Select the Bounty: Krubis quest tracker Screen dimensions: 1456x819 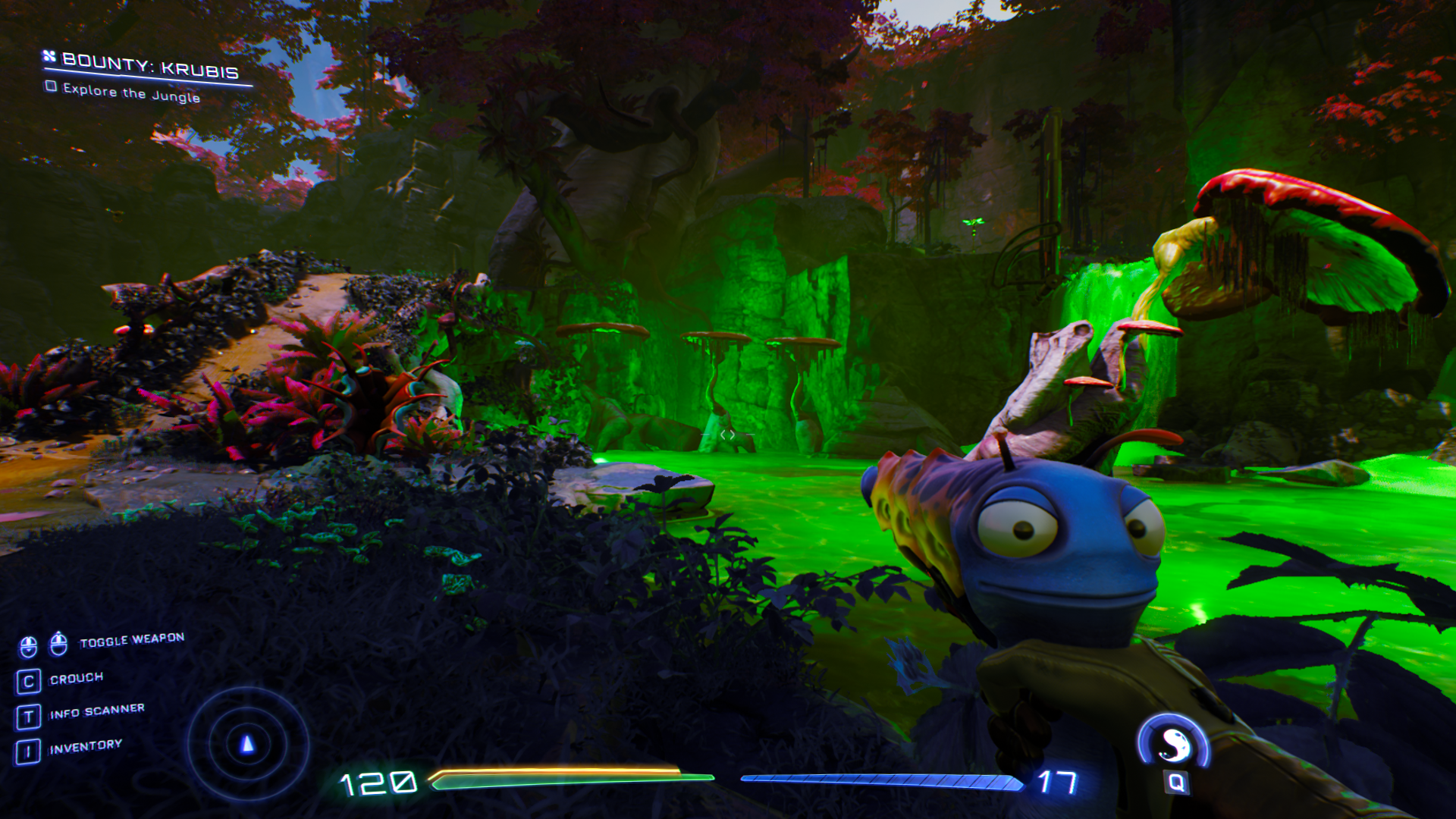tap(149, 67)
